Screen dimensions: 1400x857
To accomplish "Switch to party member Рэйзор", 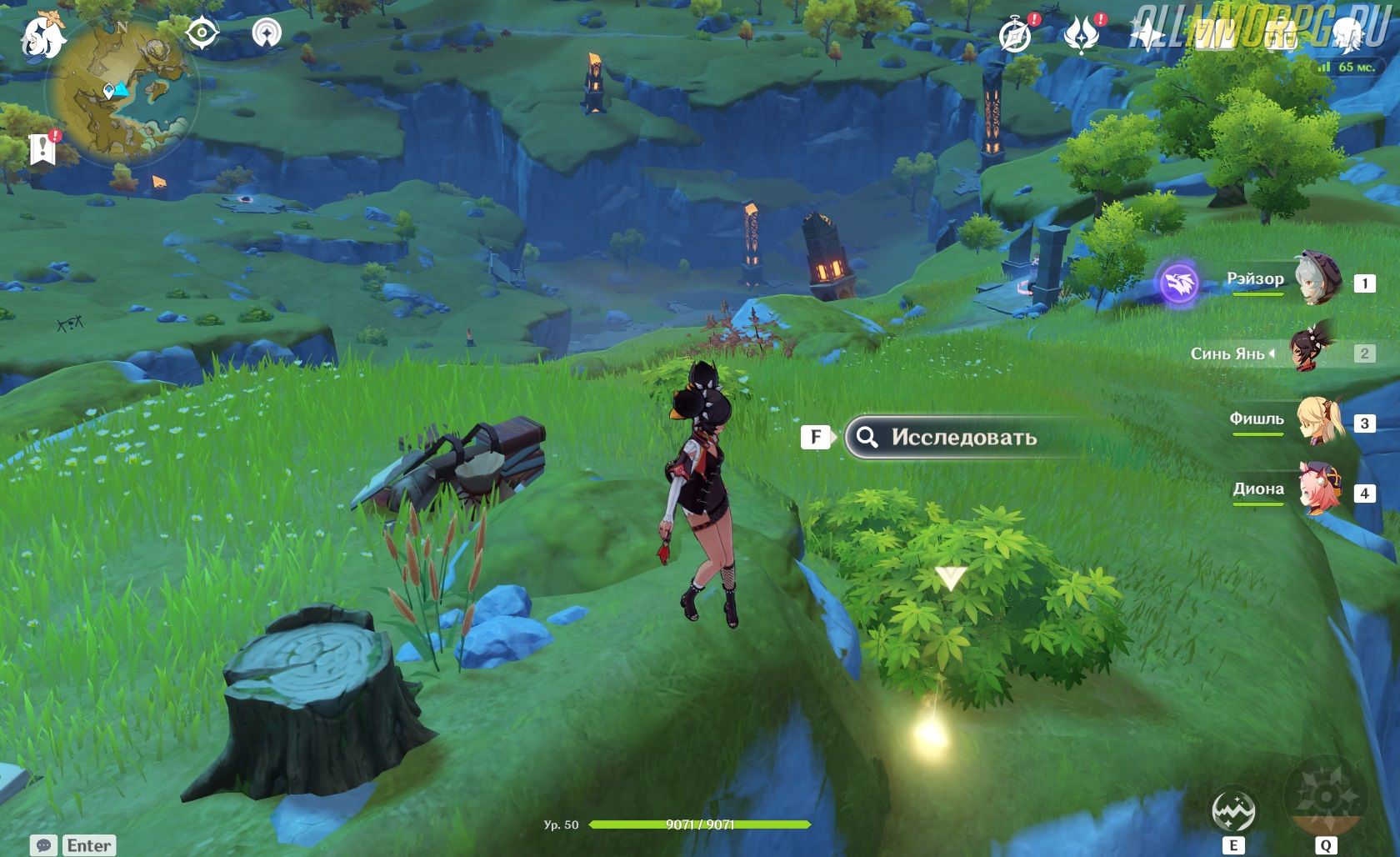I will pyautogui.click(x=1317, y=280).
